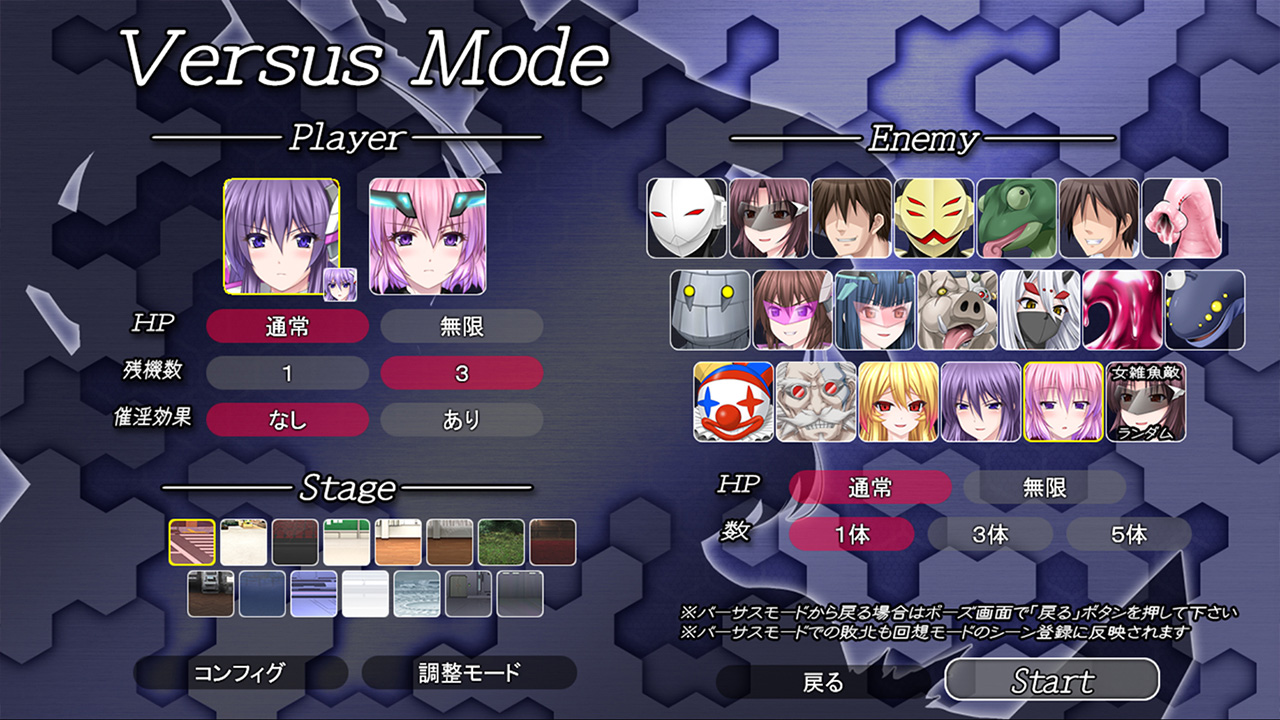Viewport: 1280px width, 720px height.
Task: Choose 3体 enemy count
Action: pyautogui.click(x=990, y=534)
